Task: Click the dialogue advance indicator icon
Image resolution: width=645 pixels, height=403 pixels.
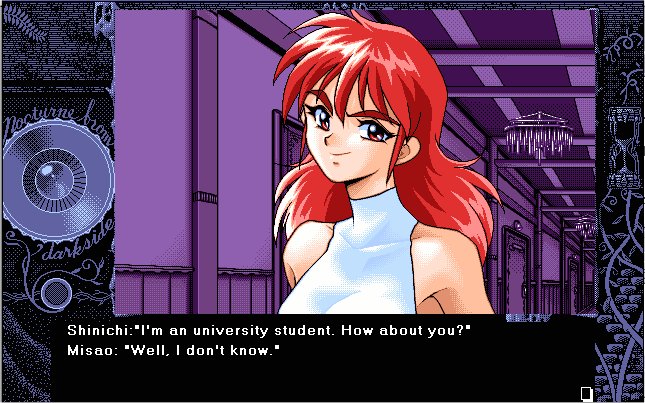Action: [586, 391]
